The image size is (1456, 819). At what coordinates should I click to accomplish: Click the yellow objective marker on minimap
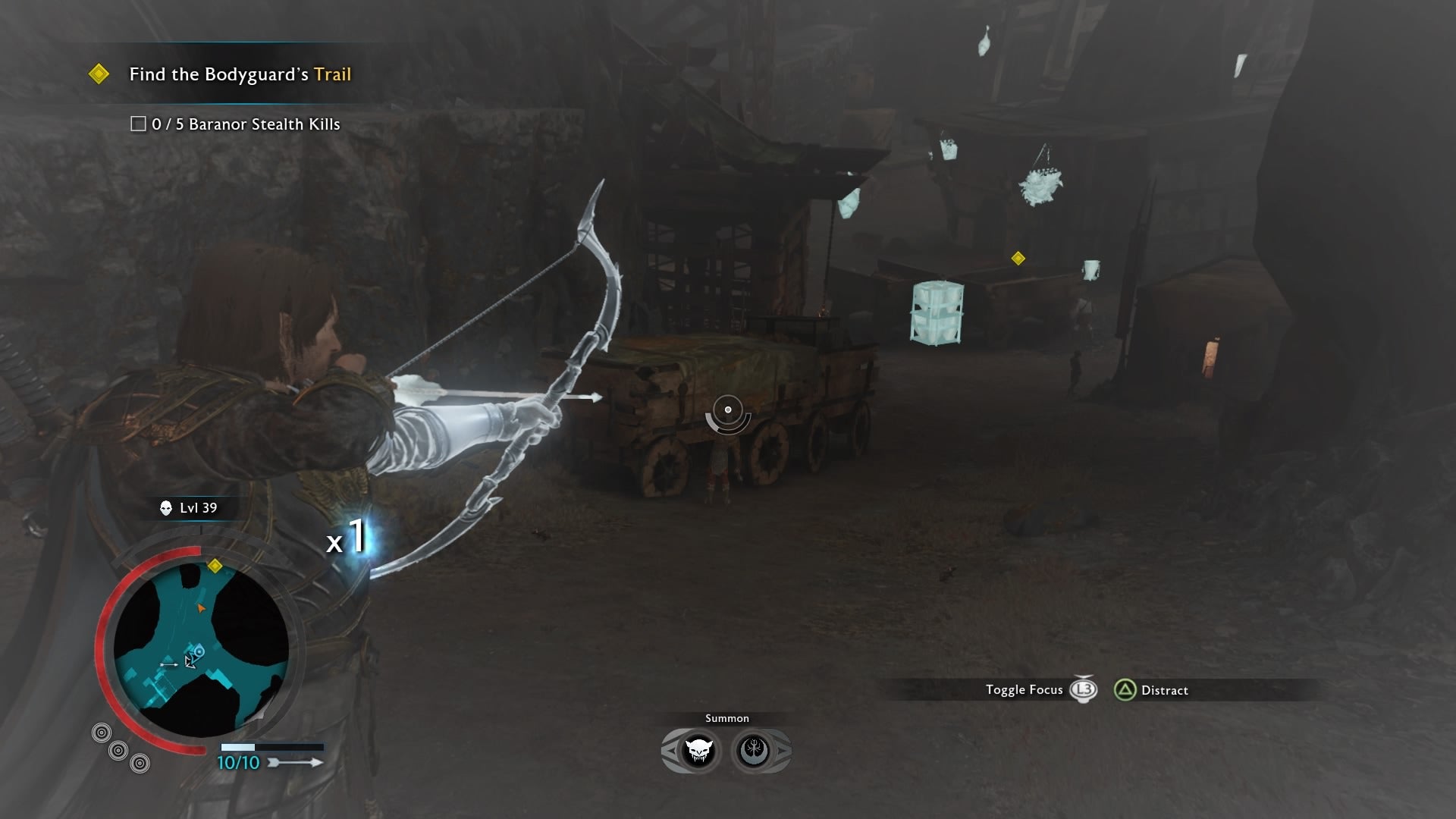point(215,566)
